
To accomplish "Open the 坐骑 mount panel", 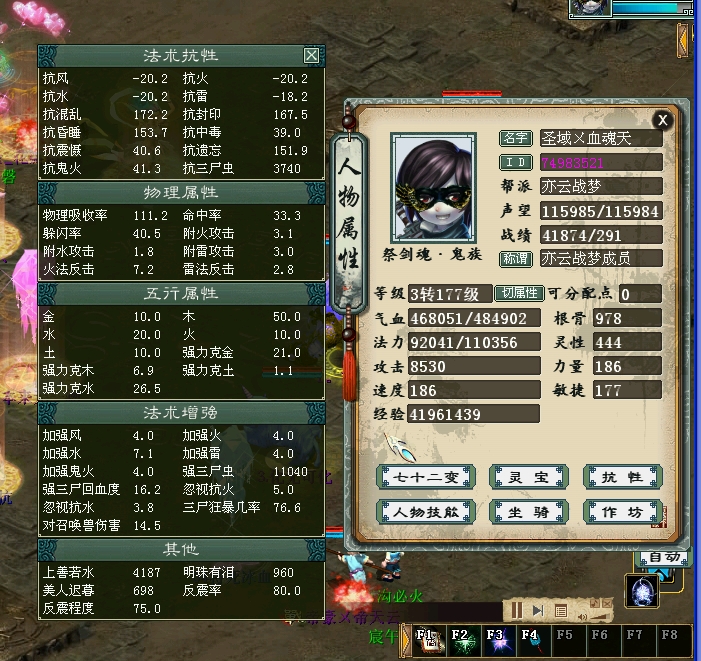I will (x=523, y=511).
